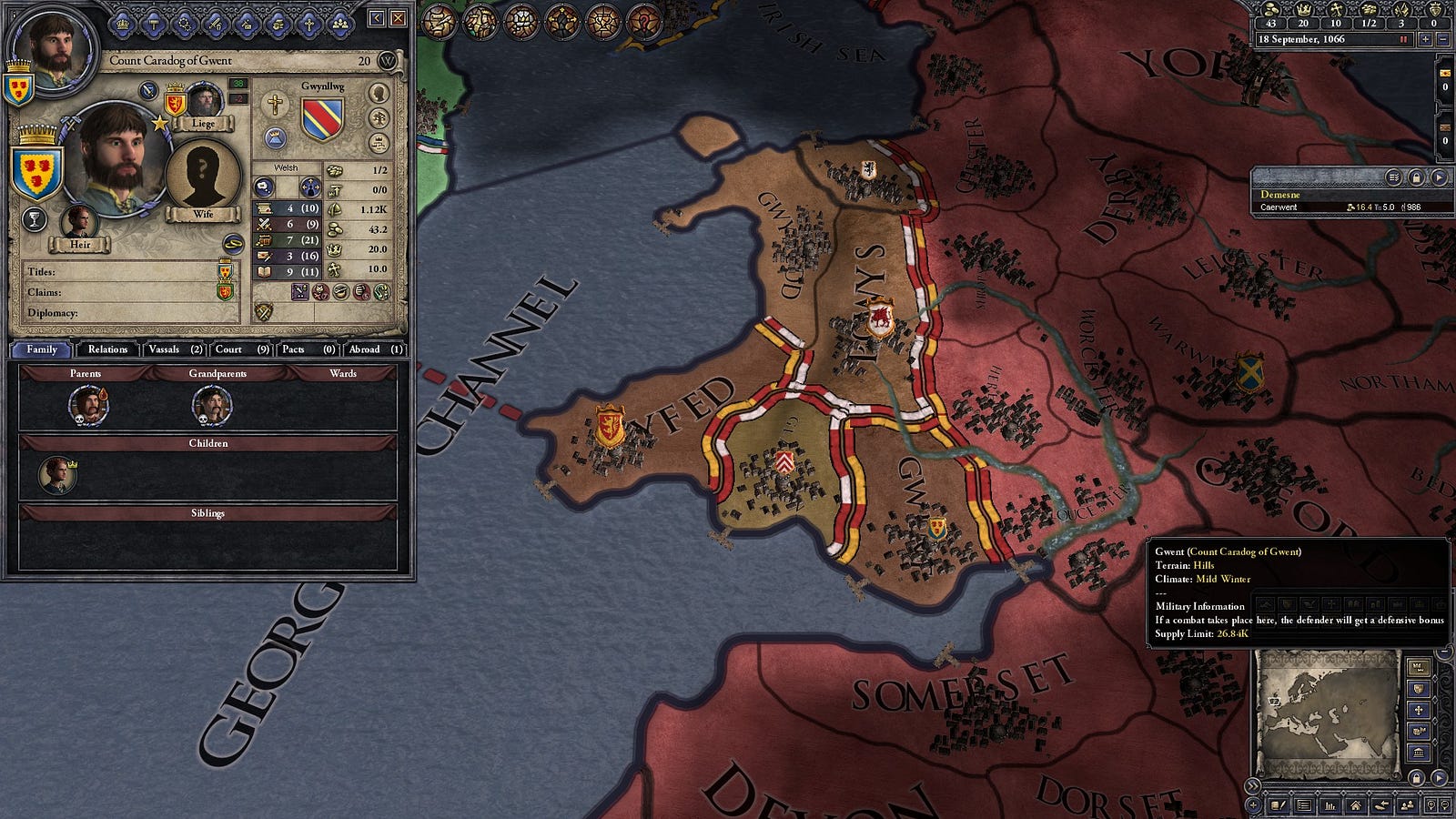The image size is (1456, 819).
Task: Increase game speed with the plus button
Action: [1424, 40]
